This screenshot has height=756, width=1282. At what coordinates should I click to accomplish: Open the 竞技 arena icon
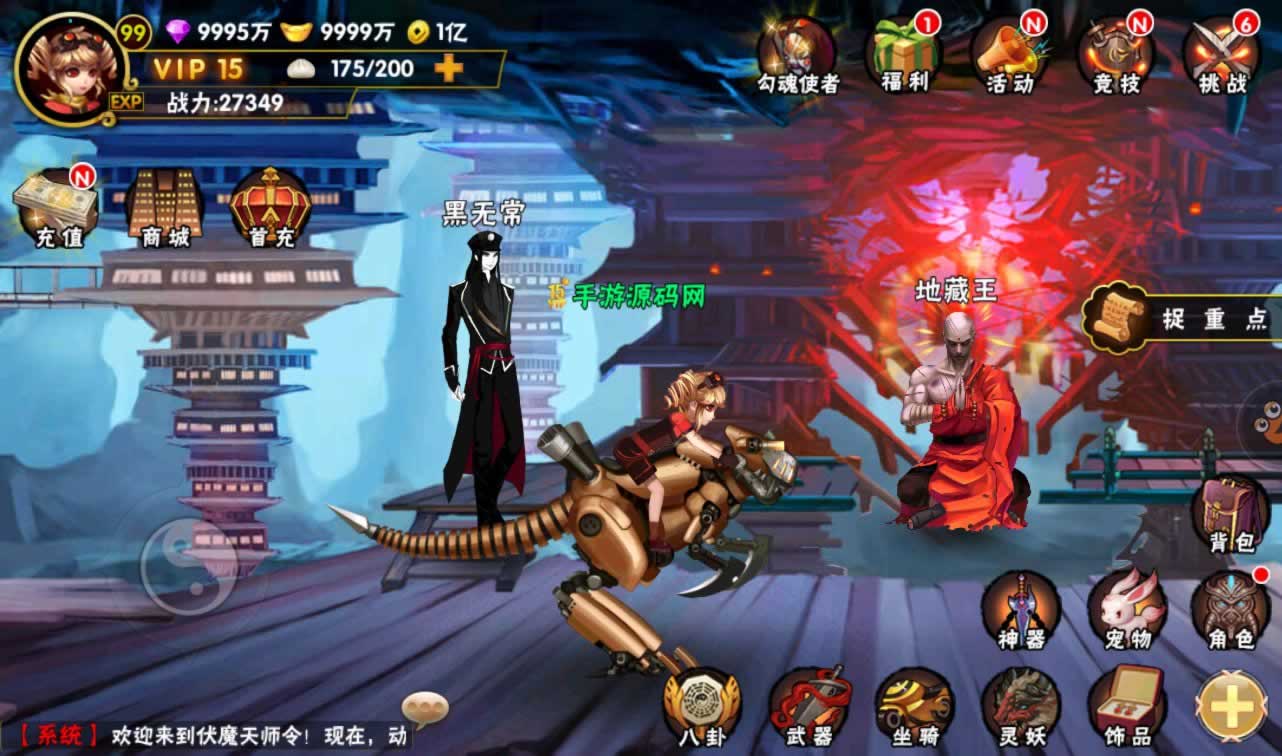pos(1116,56)
